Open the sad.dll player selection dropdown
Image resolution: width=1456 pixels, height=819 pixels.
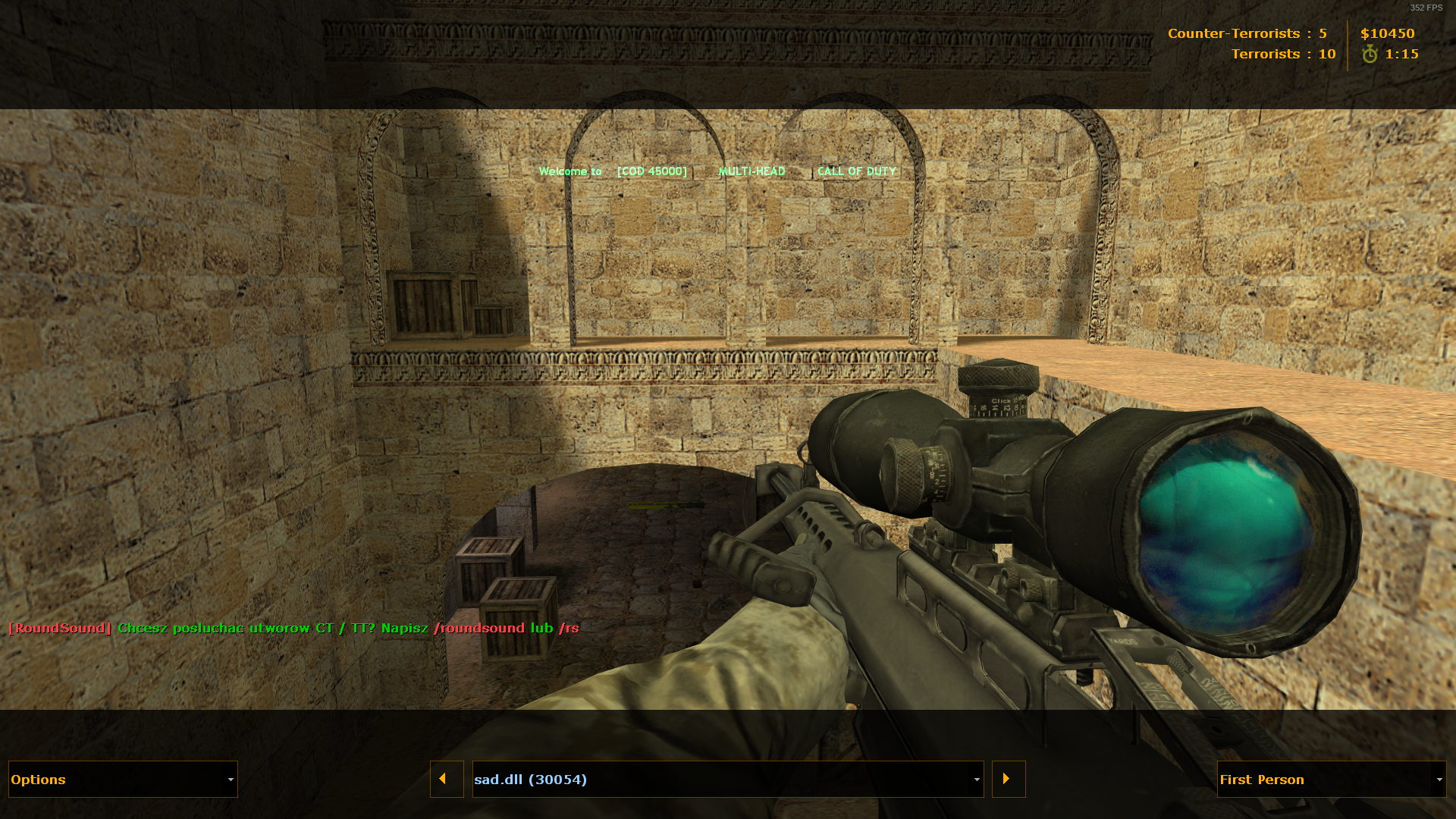tap(727, 780)
